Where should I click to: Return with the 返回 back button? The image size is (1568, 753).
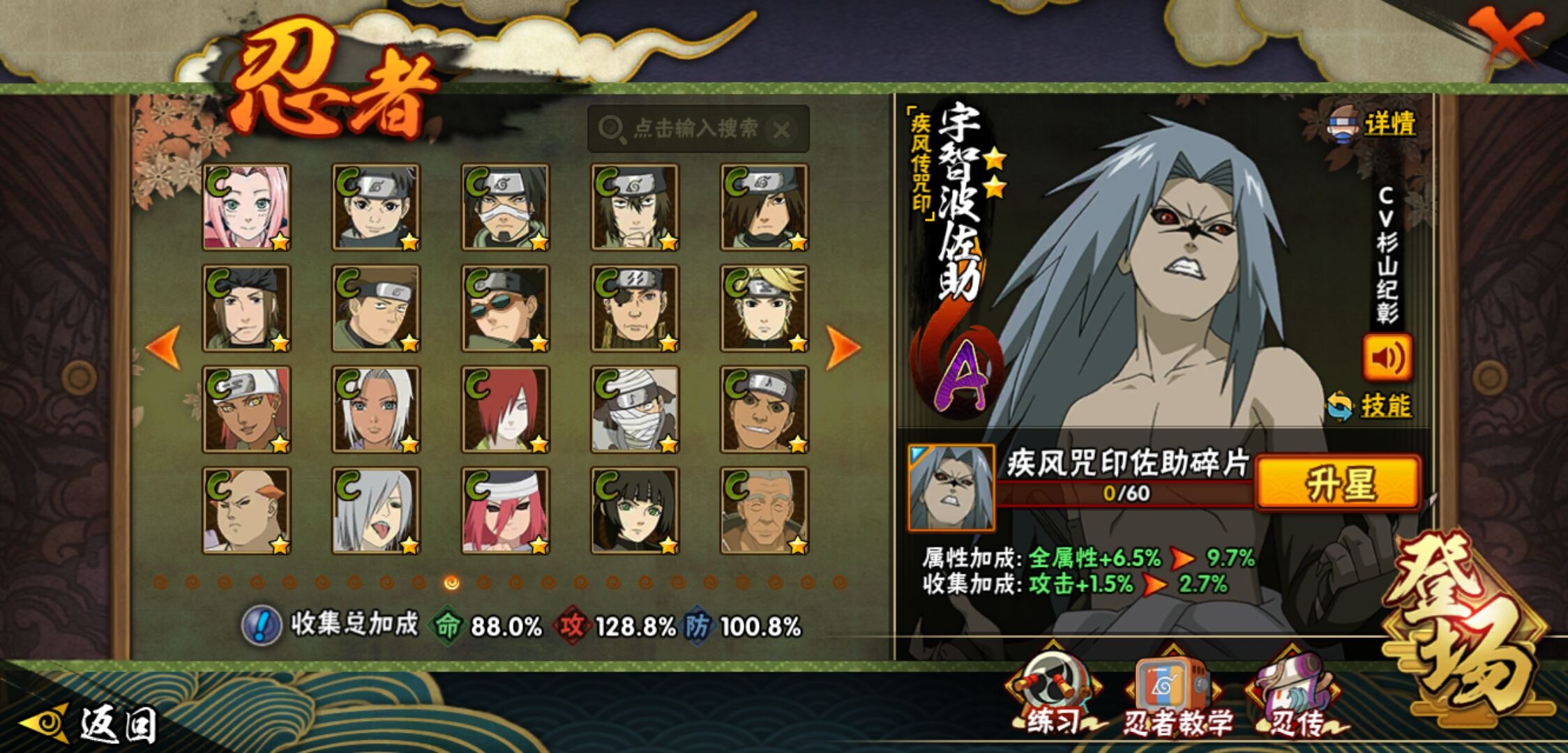pyautogui.click(x=91, y=724)
